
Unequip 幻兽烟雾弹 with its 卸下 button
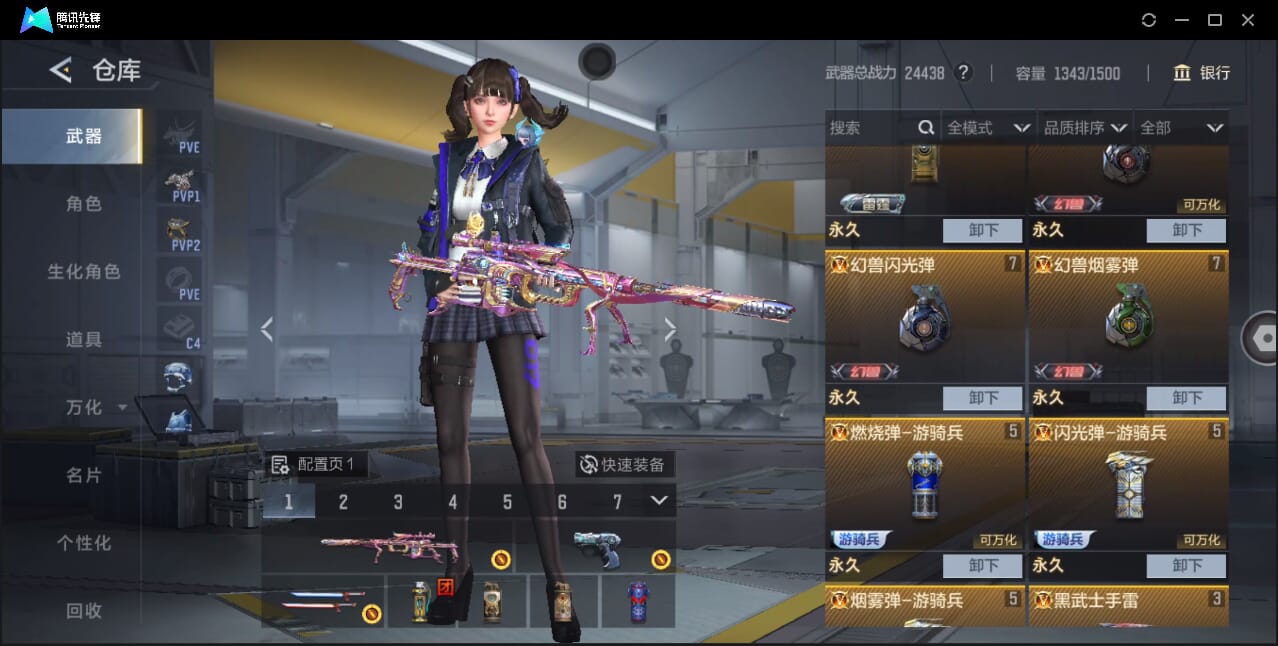[1186, 398]
